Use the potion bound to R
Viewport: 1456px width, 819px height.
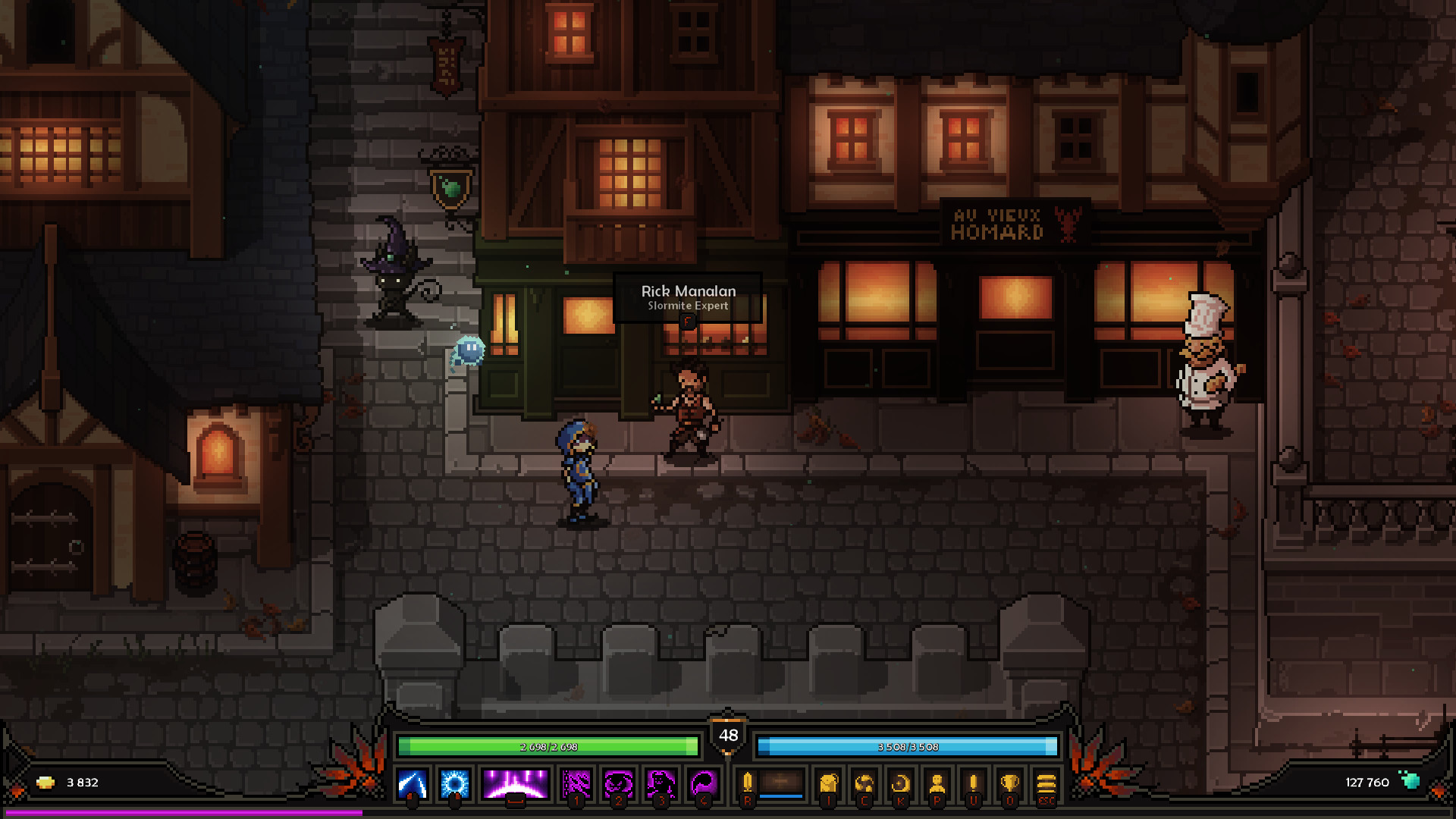(x=748, y=782)
